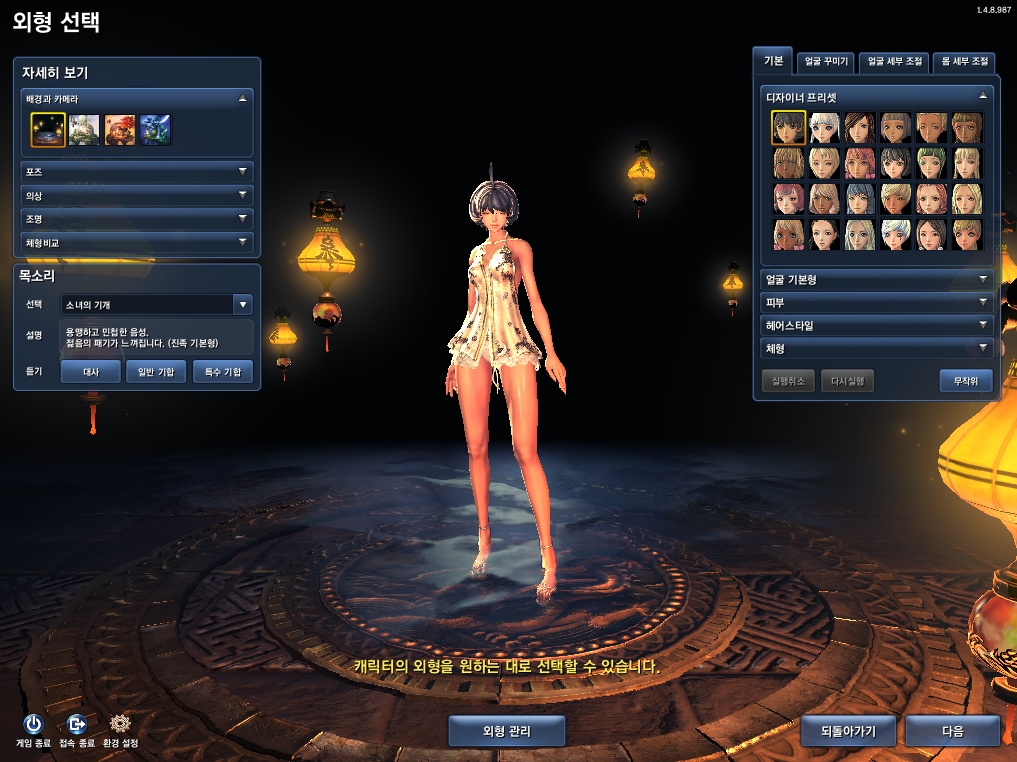
Task: Expand the 얼굴 기본형 section
Action: pos(876,280)
